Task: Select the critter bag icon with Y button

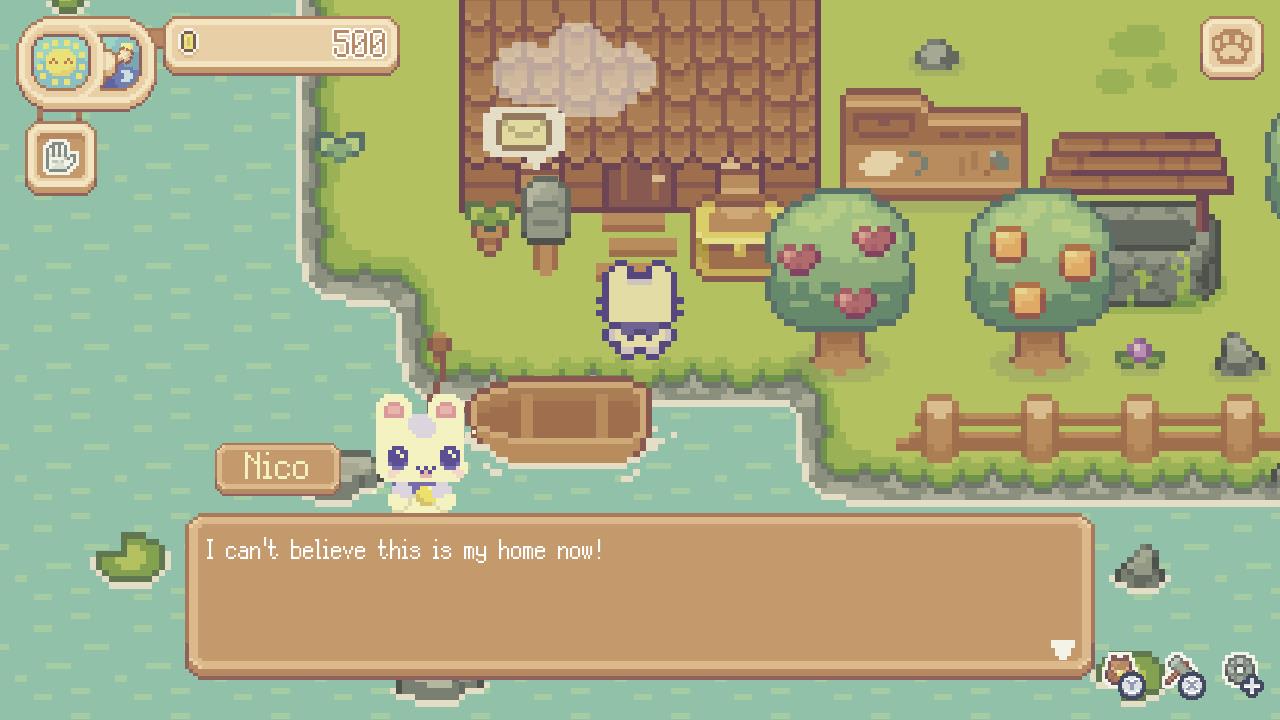Action: point(1120,665)
